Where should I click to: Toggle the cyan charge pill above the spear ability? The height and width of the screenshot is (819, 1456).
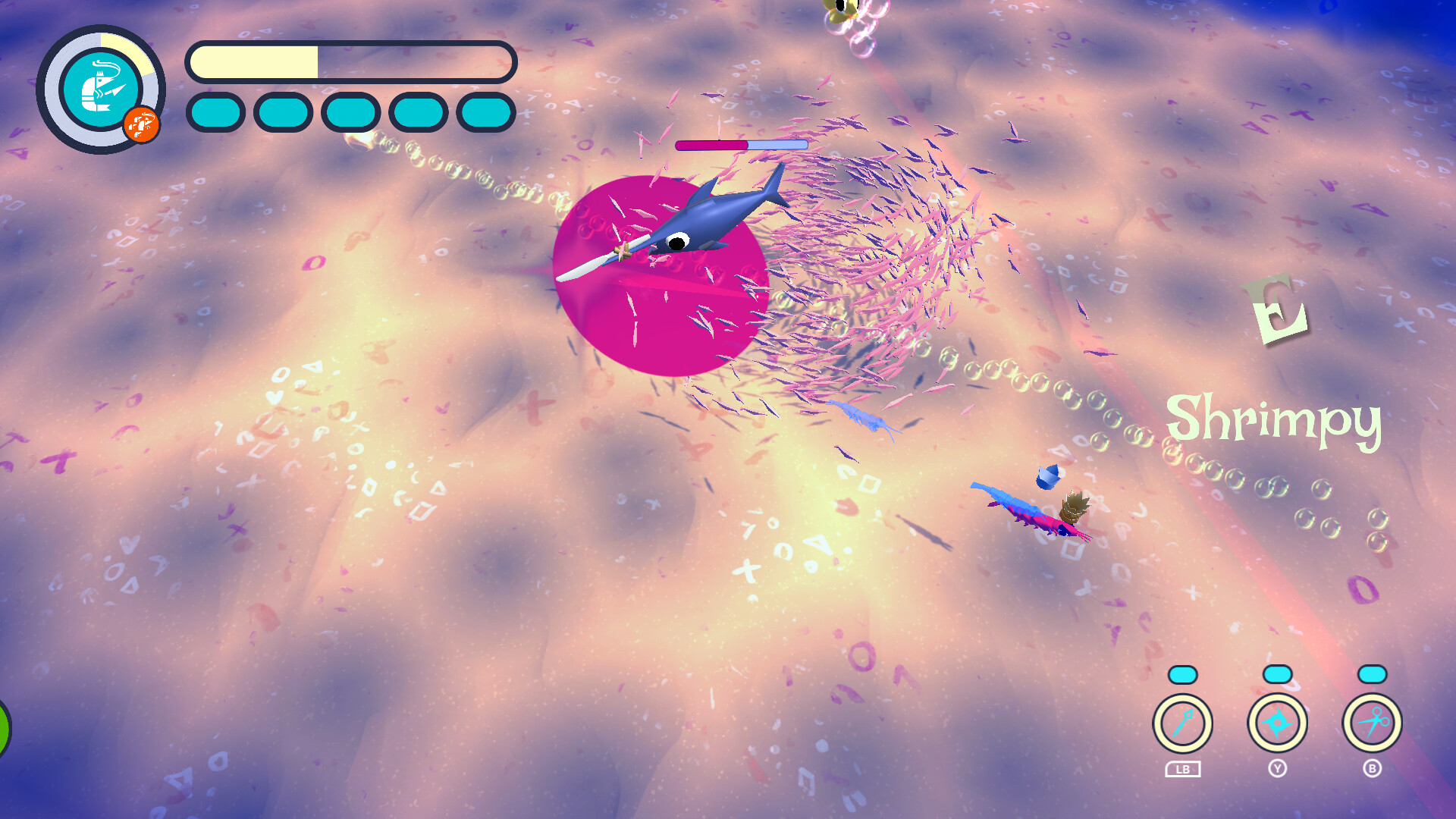pyautogui.click(x=1183, y=673)
